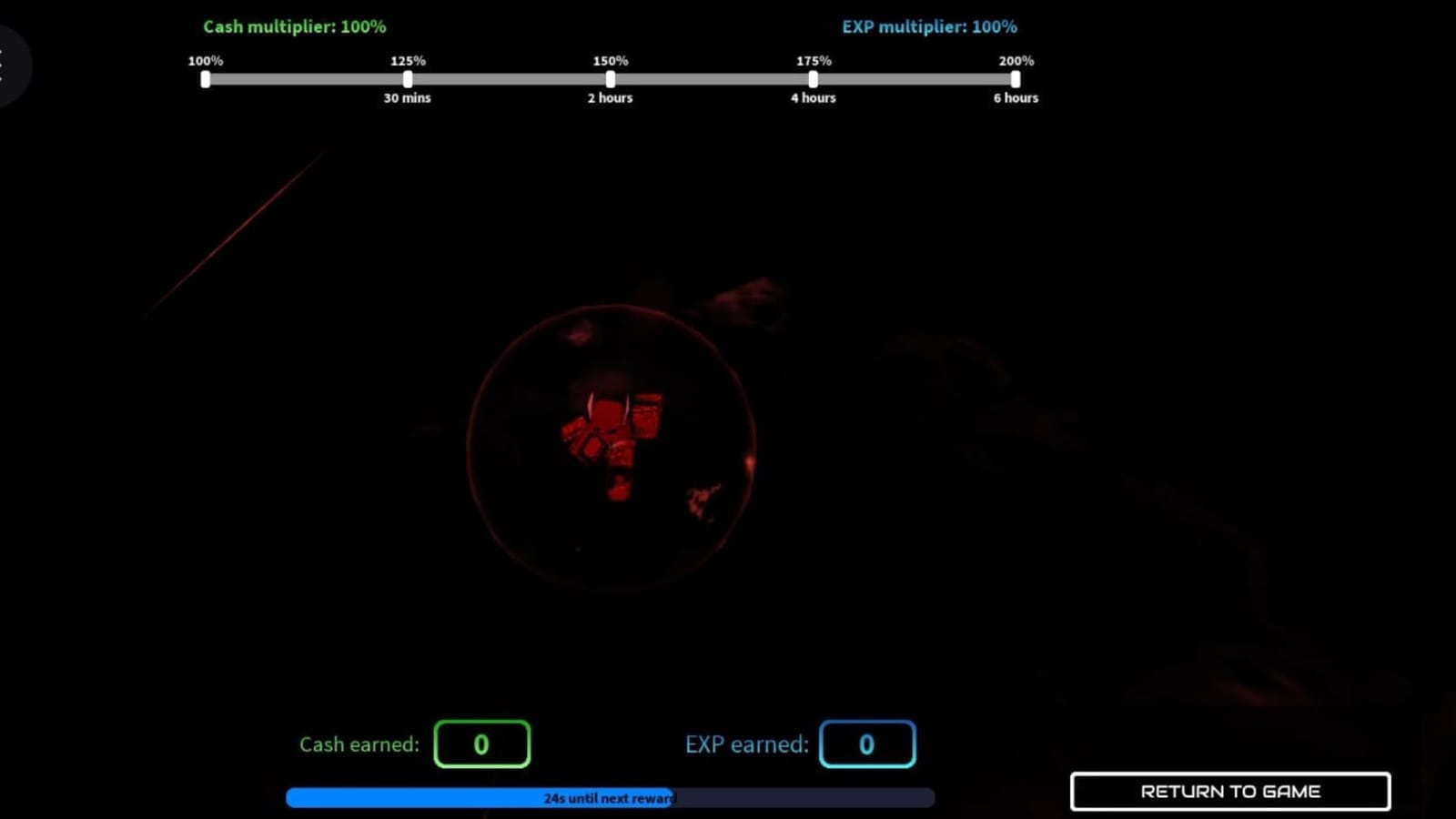
Task: Select the 200% reward tier marker
Action: coord(1015,79)
